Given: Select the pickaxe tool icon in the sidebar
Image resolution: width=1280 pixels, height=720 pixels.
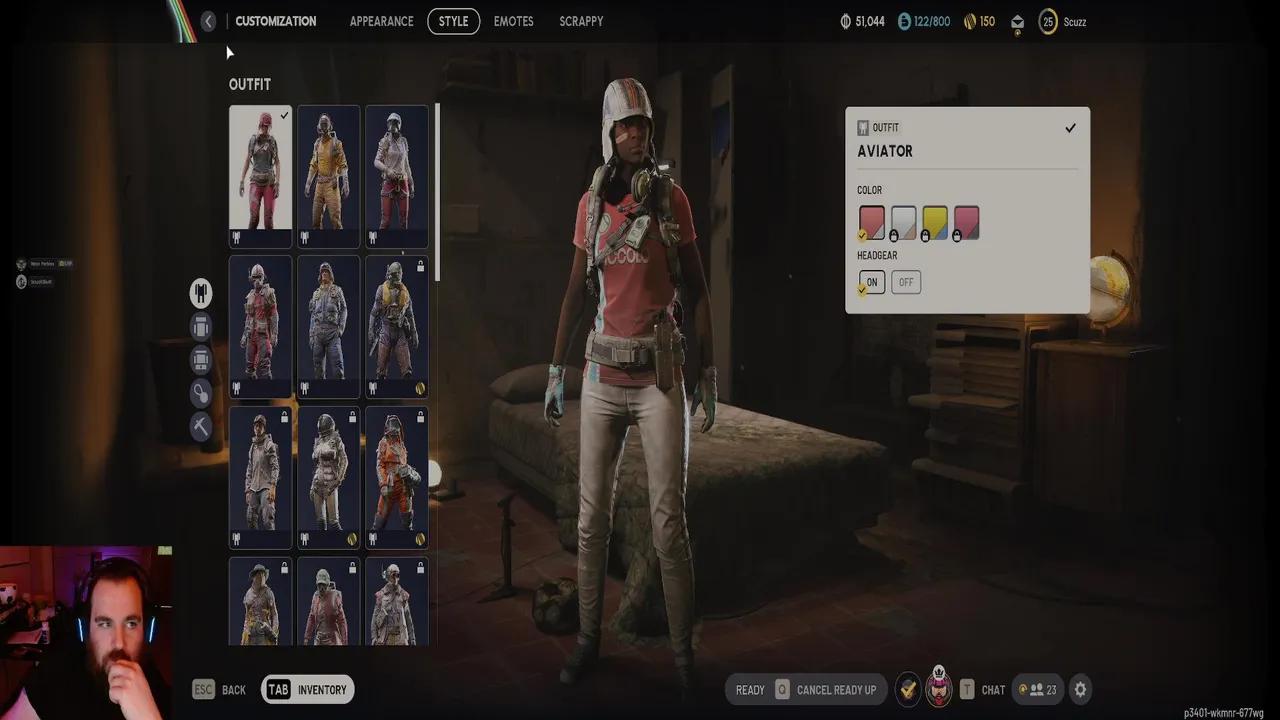Looking at the screenshot, I should click(x=200, y=426).
